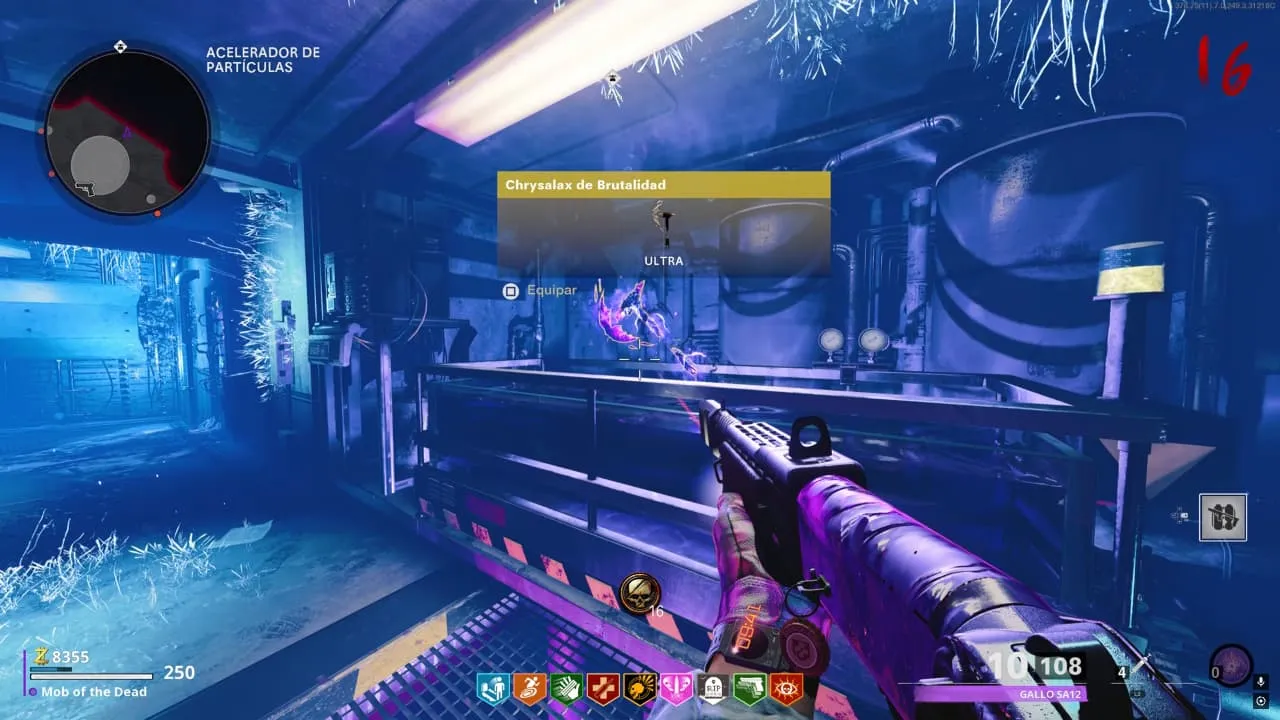This screenshot has height=720, width=1280.
Task: Select the pink twin-skull perk icon
Action: click(x=676, y=689)
